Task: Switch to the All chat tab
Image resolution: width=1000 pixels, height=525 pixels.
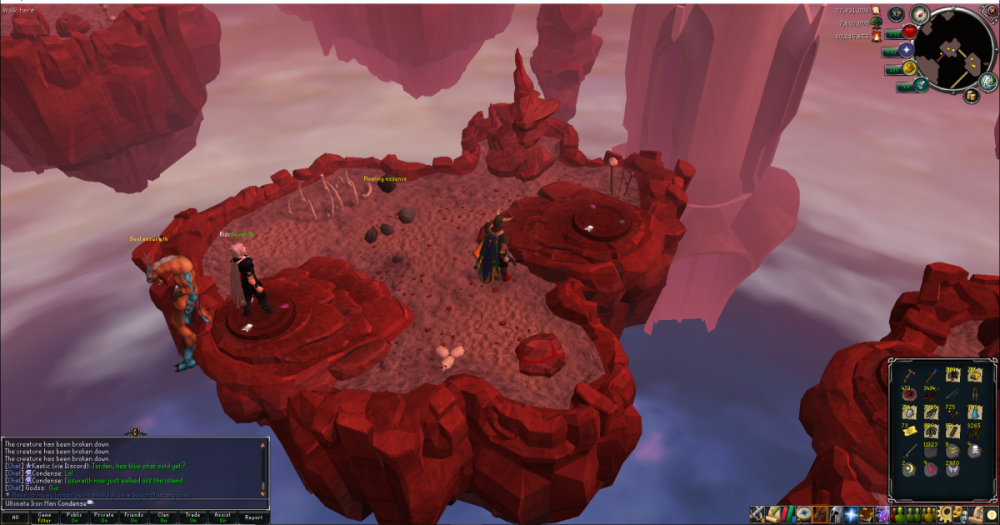Action: pos(16,516)
